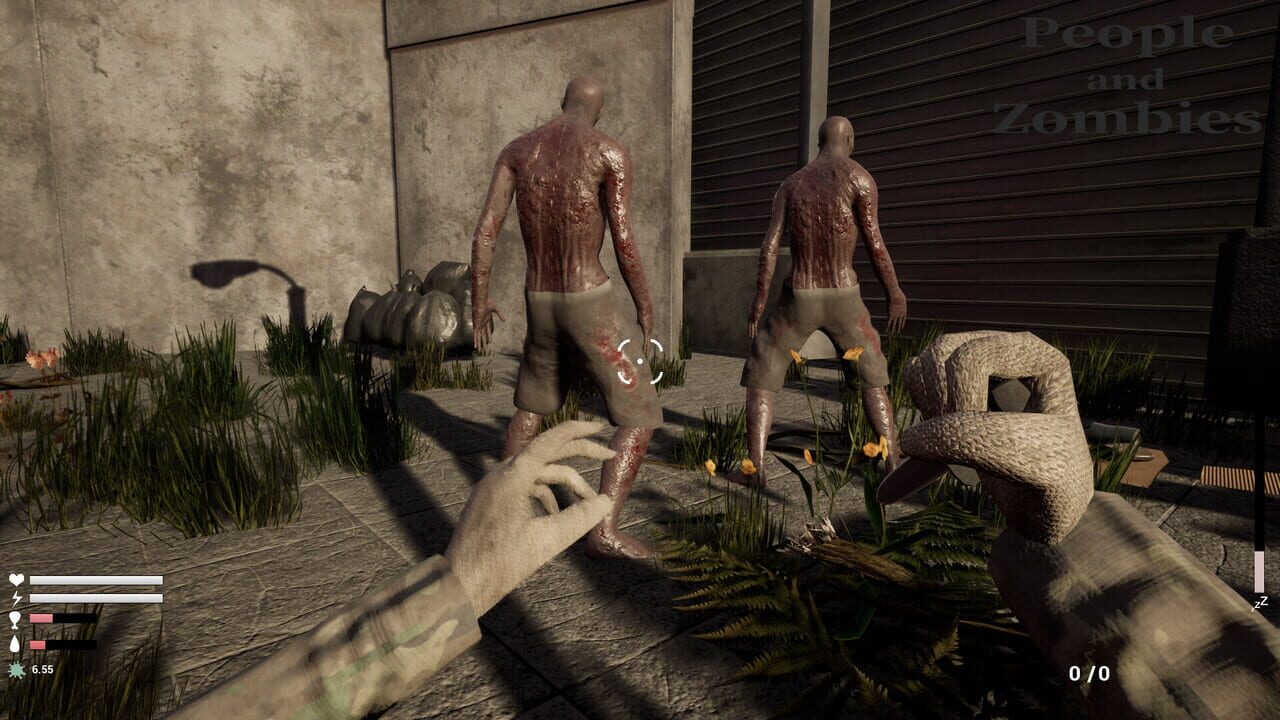Viewport: 1280px width, 720px height.
Task: Toggle the stamina bar display
Action: 96,598
